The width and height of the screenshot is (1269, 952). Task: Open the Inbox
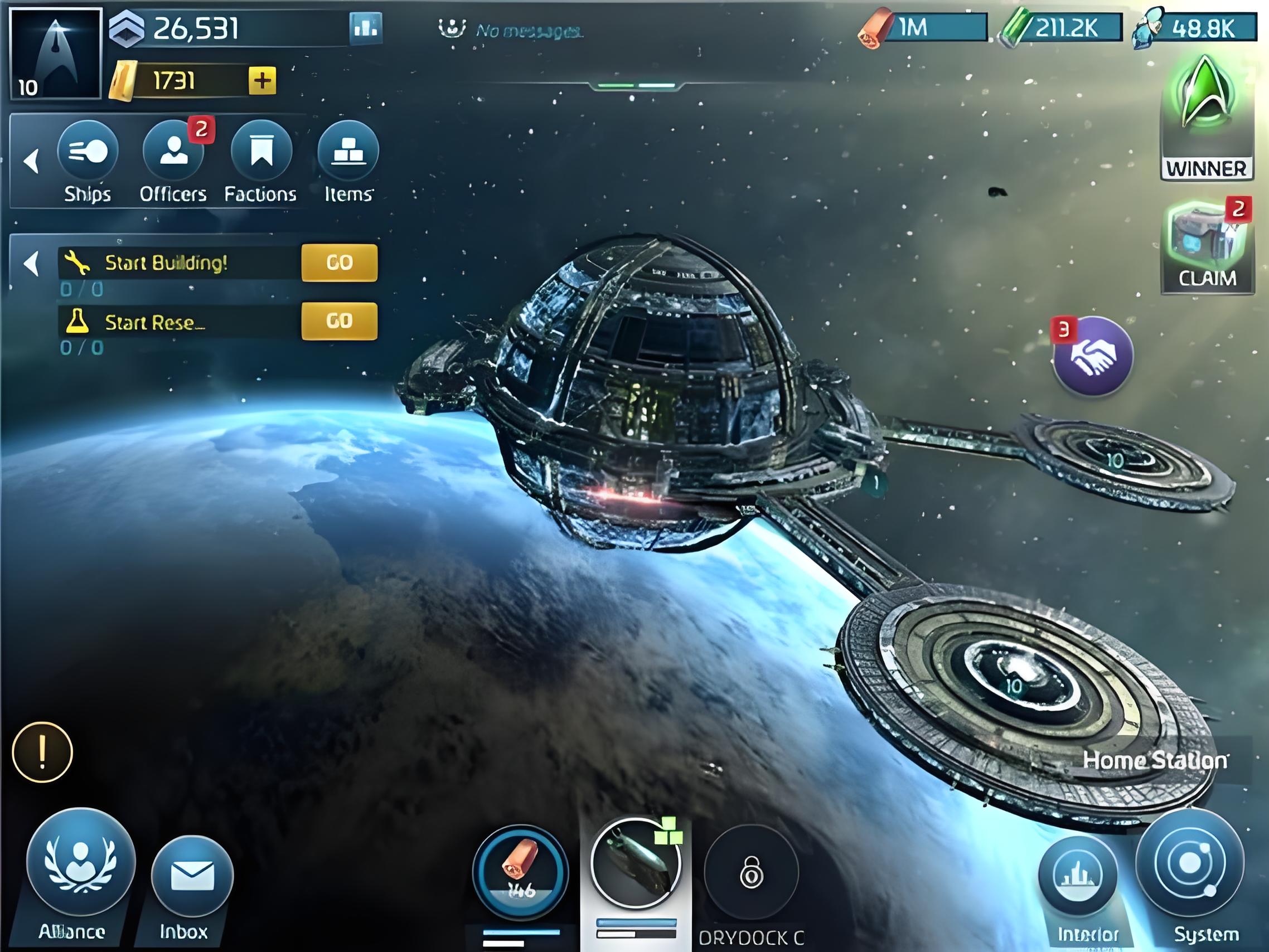[x=192, y=876]
